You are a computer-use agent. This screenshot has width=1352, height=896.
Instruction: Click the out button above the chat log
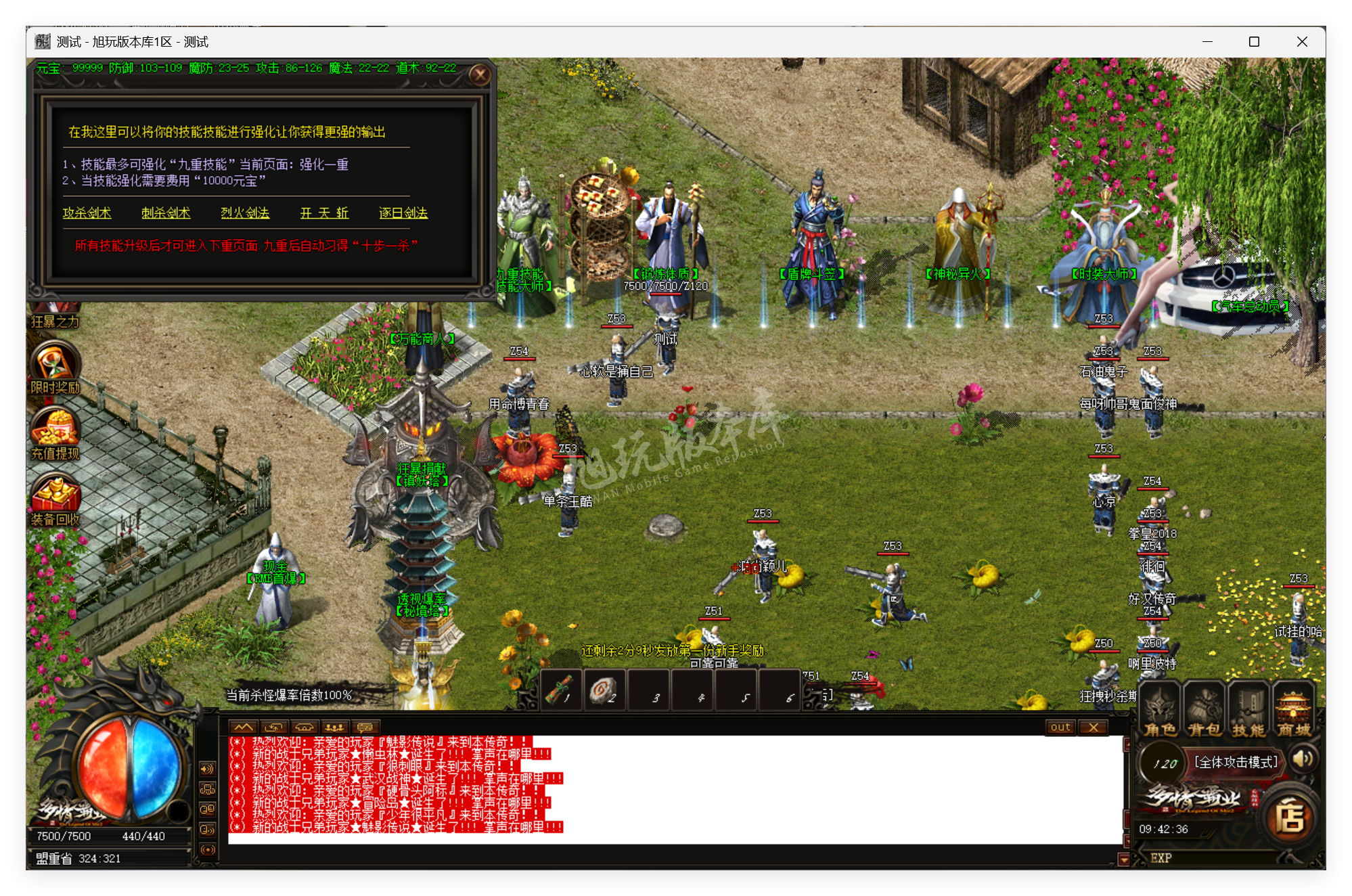tap(1060, 727)
